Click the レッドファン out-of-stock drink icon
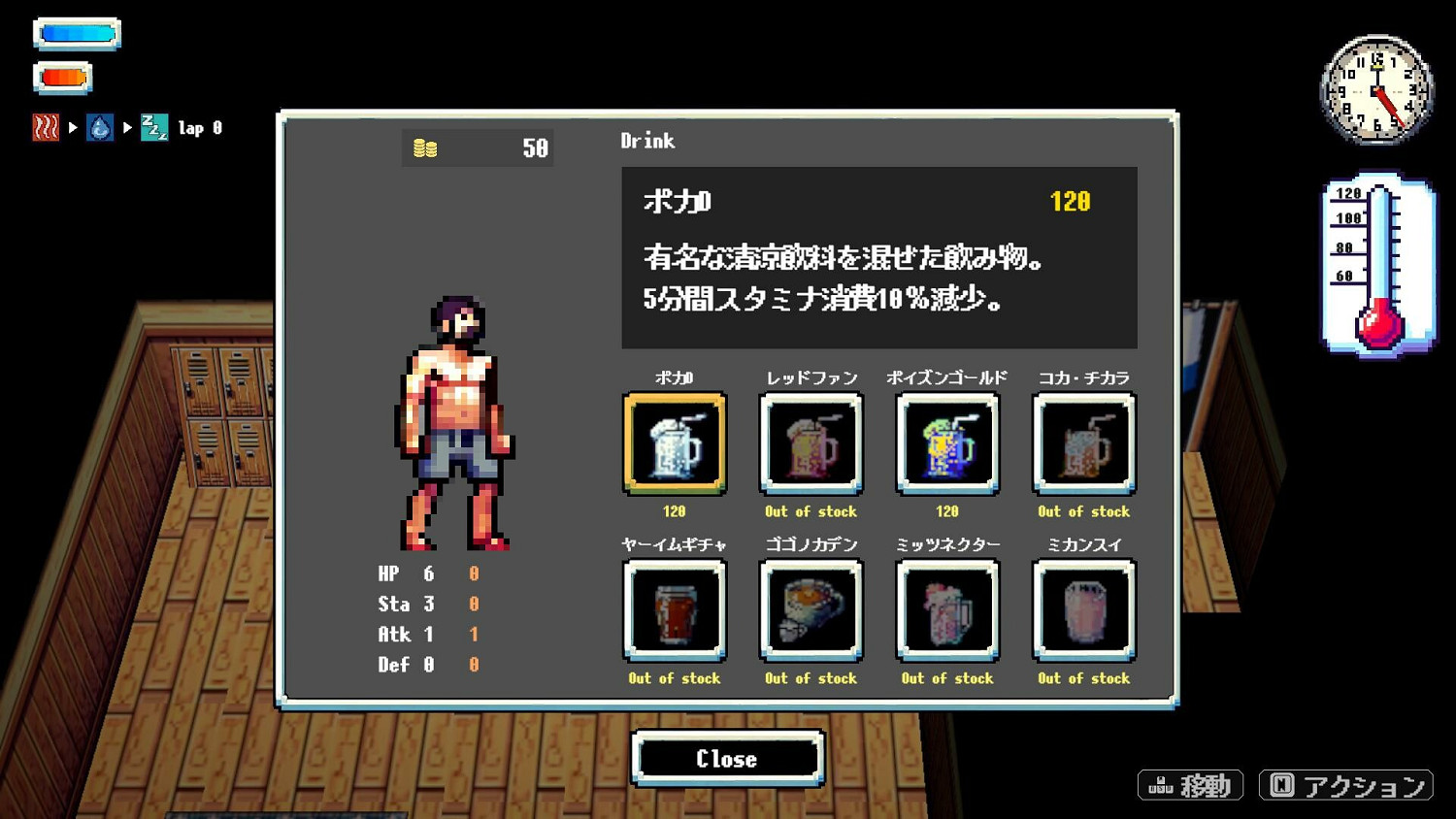1456x819 pixels. click(811, 442)
